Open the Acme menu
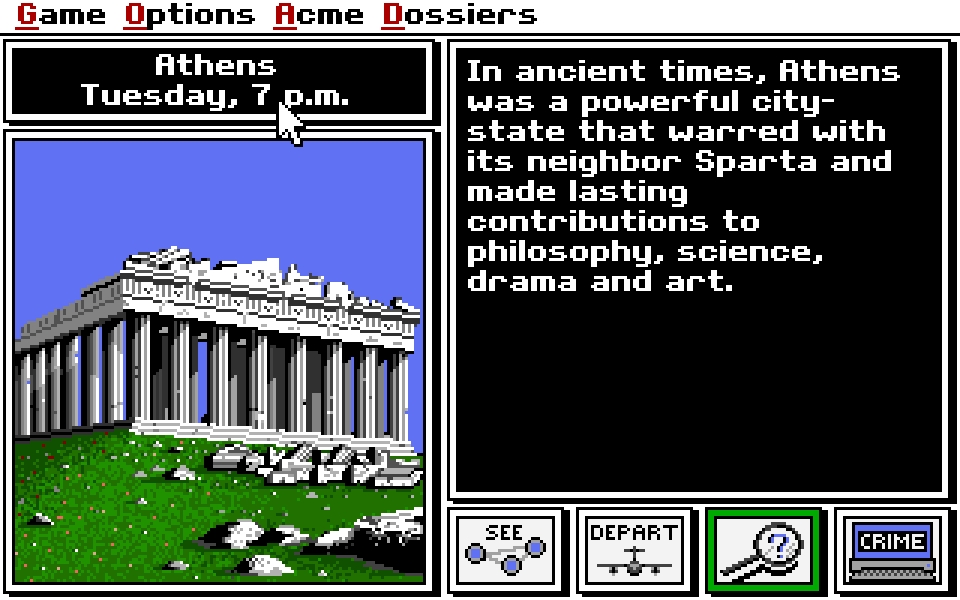Image resolution: width=960 pixels, height=600 pixels. point(319,15)
